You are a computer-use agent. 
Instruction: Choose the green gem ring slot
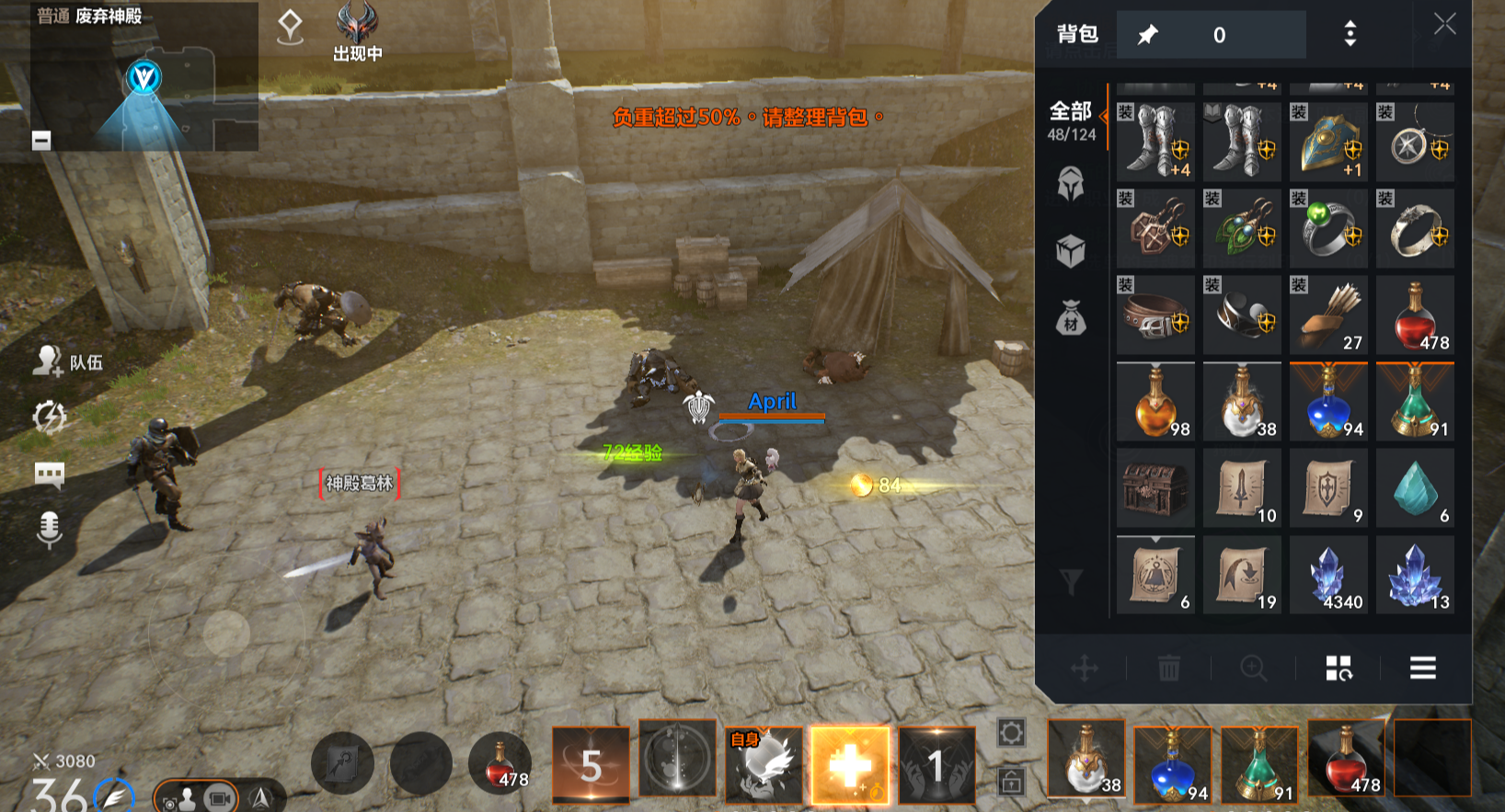coord(1328,229)
